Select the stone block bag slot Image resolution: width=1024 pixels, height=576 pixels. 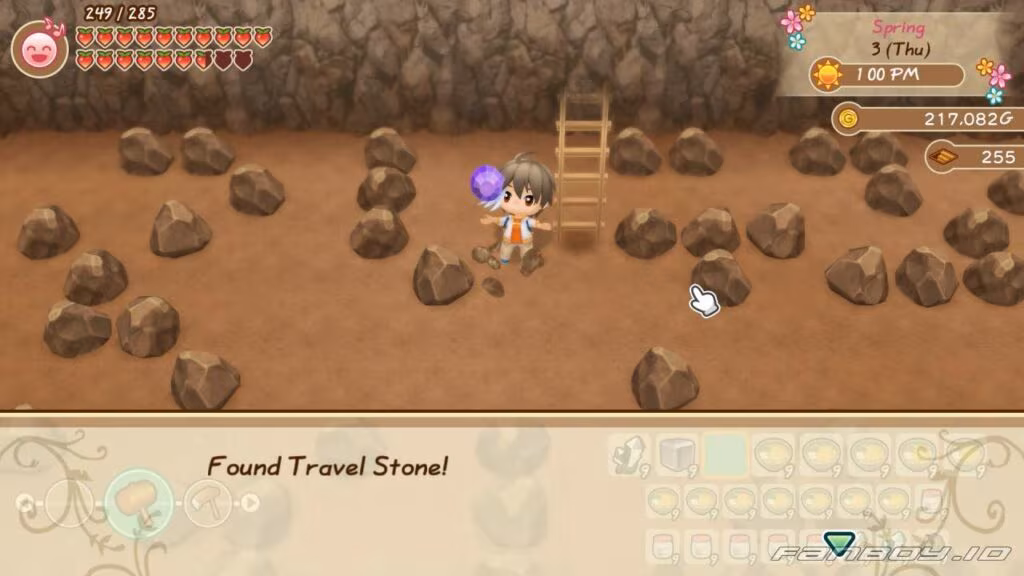click(x=677, y=455)
